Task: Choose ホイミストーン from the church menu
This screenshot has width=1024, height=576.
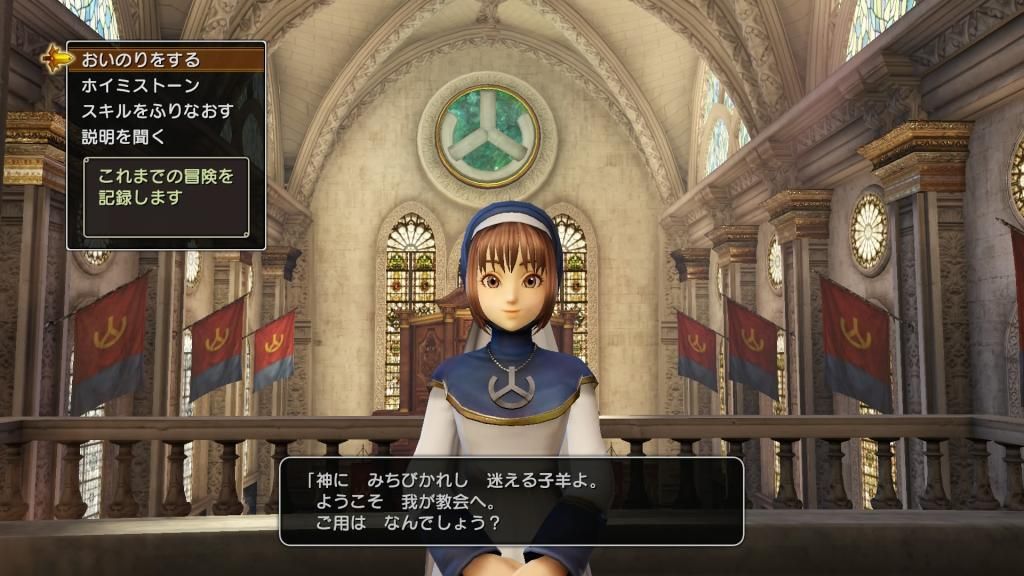Action: click(x=141, y=86)
